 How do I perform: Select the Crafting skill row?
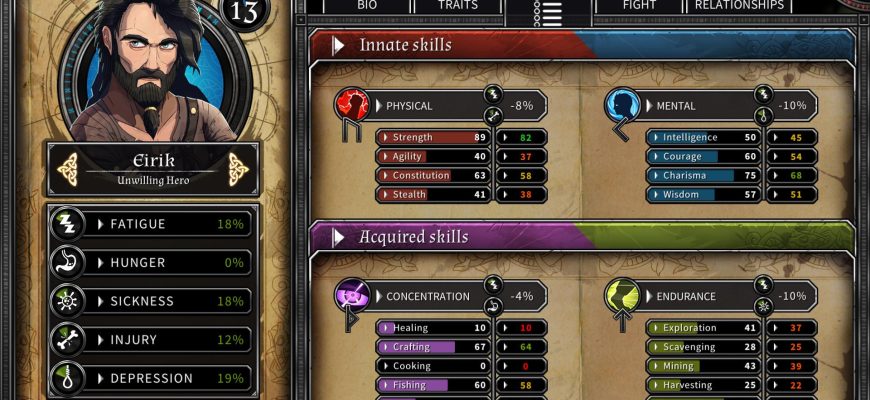point(431,347)
